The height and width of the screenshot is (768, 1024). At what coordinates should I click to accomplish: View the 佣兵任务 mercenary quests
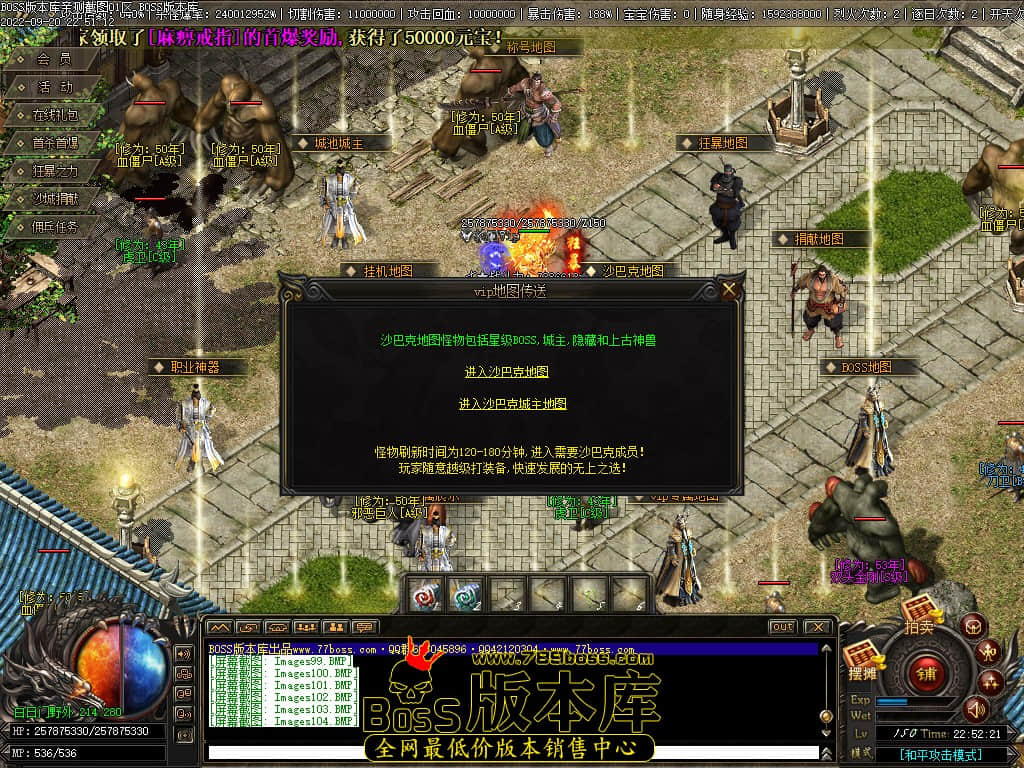pos(55,227)
